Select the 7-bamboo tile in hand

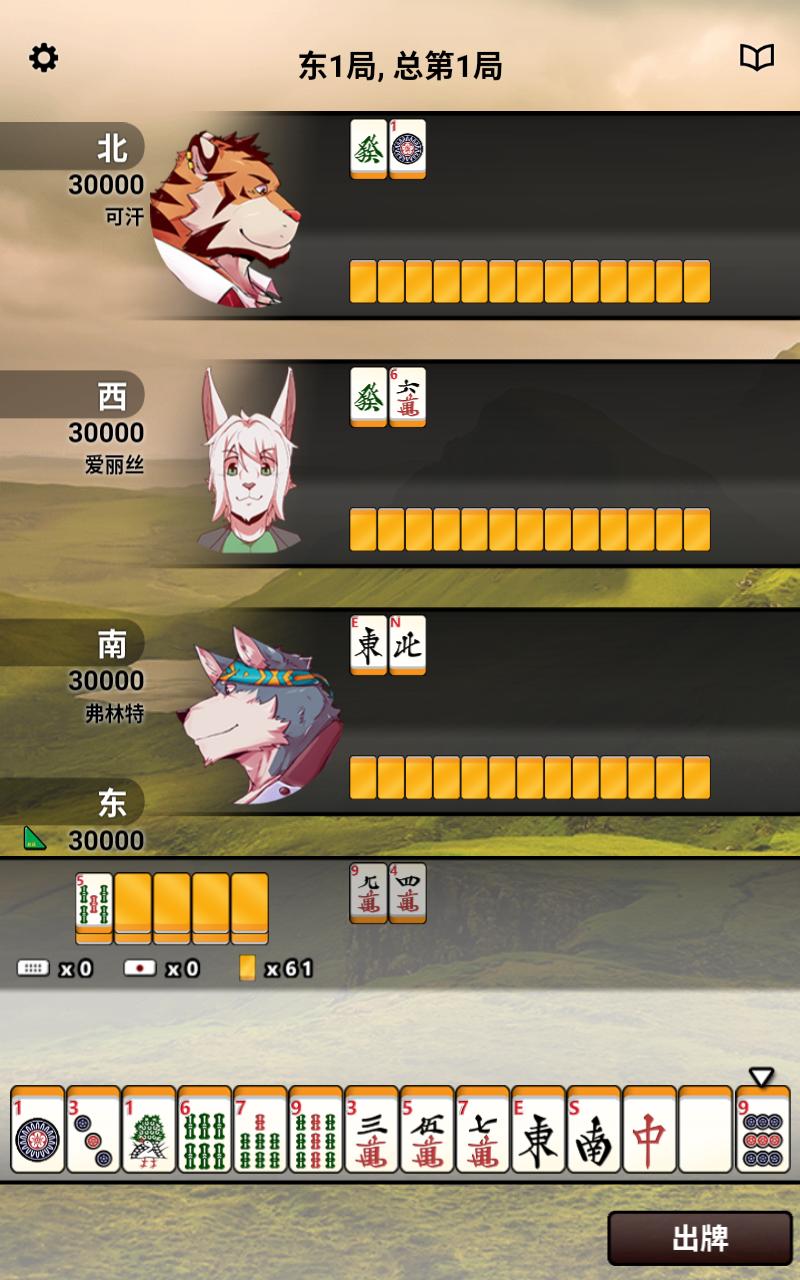(260, 1130)
